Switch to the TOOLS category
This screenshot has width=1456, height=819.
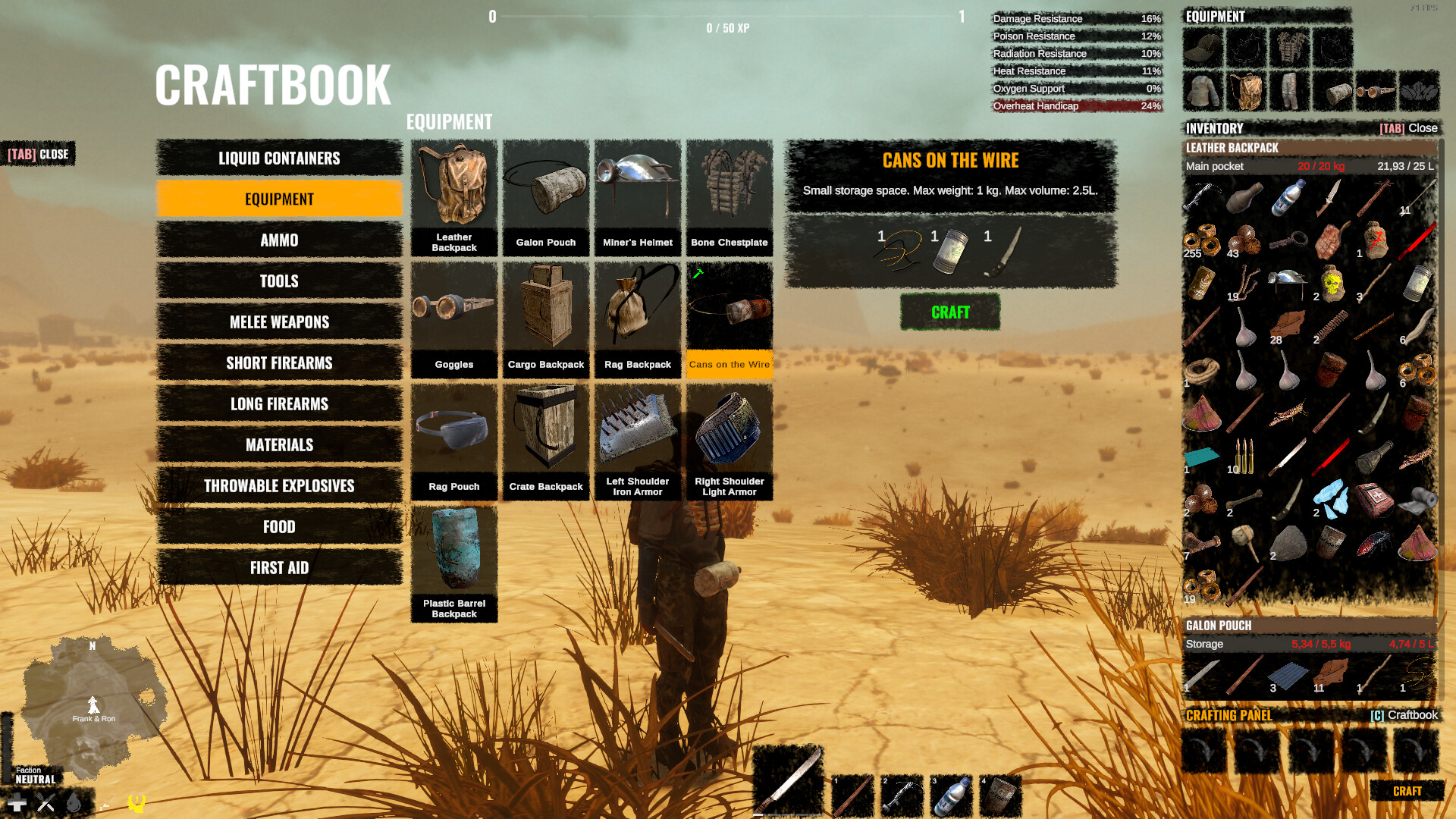(x=278, y=281)
